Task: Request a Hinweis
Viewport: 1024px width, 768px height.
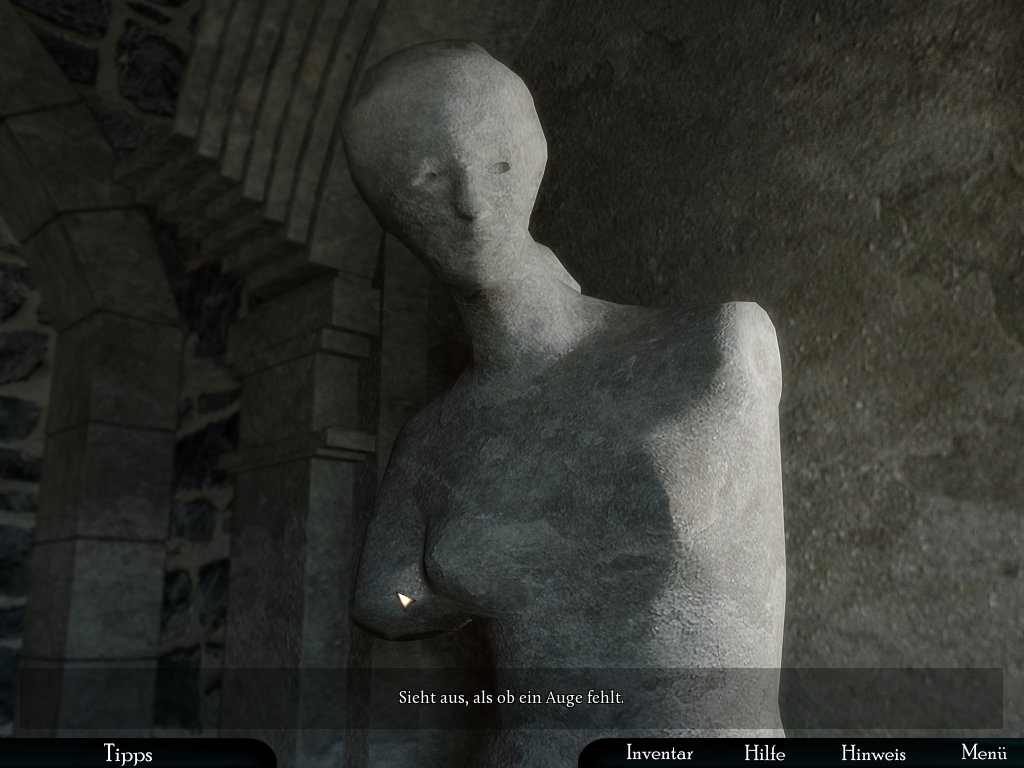Action: pyautogui.click(x=873, y=753)
